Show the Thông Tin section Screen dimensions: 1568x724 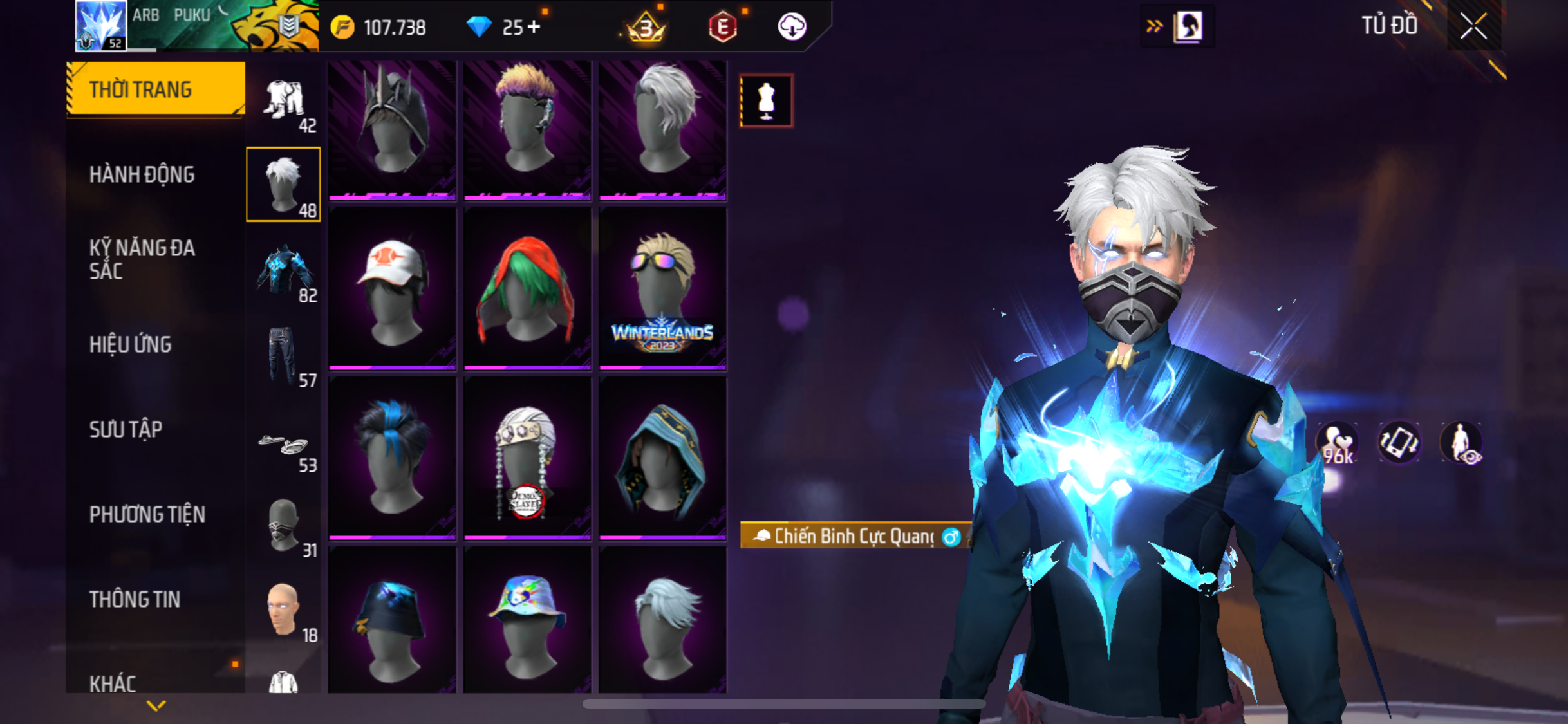[x=135, y=599]
